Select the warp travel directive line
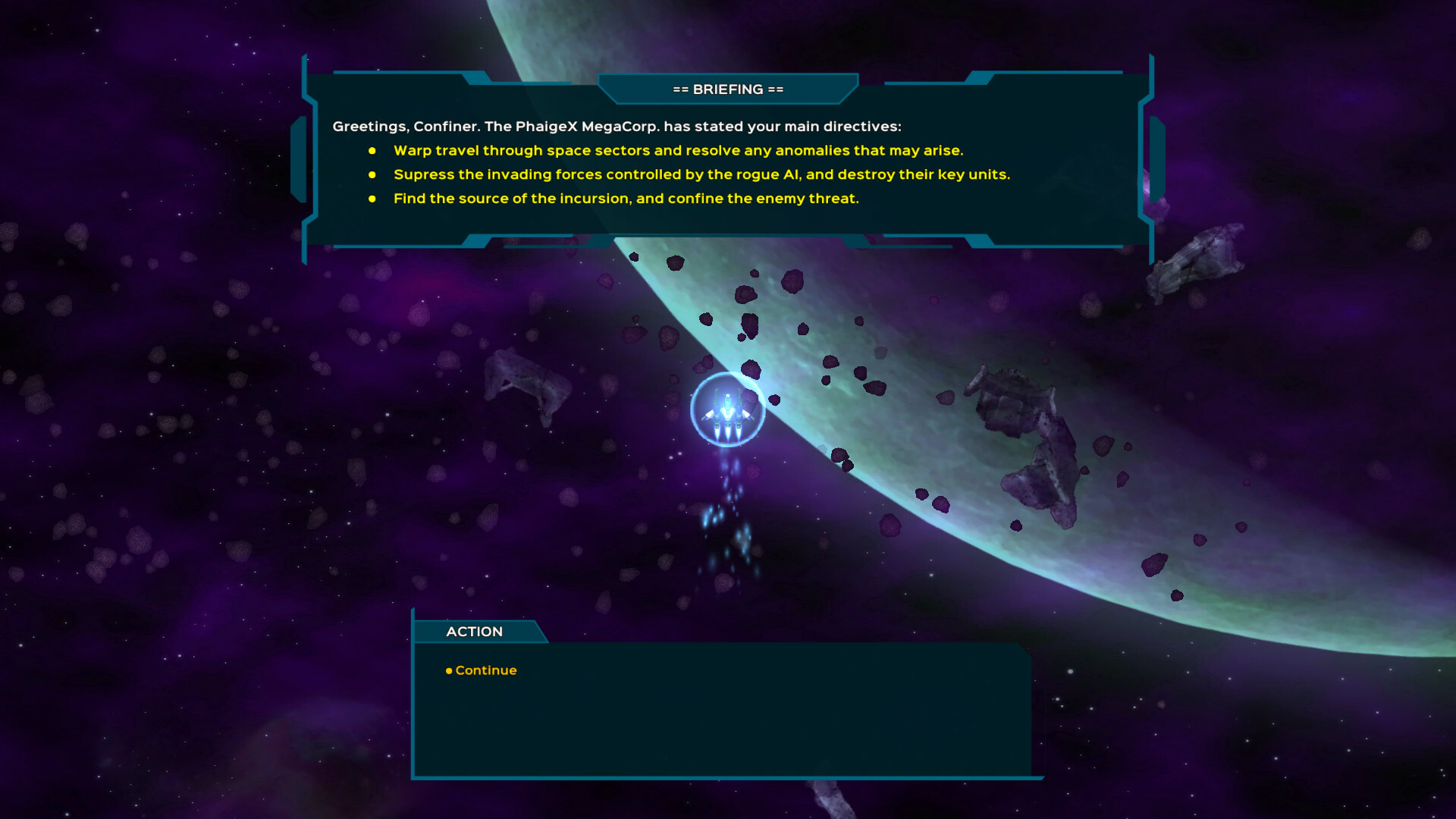Viewport: 1456px width, 819px height. 678,151
